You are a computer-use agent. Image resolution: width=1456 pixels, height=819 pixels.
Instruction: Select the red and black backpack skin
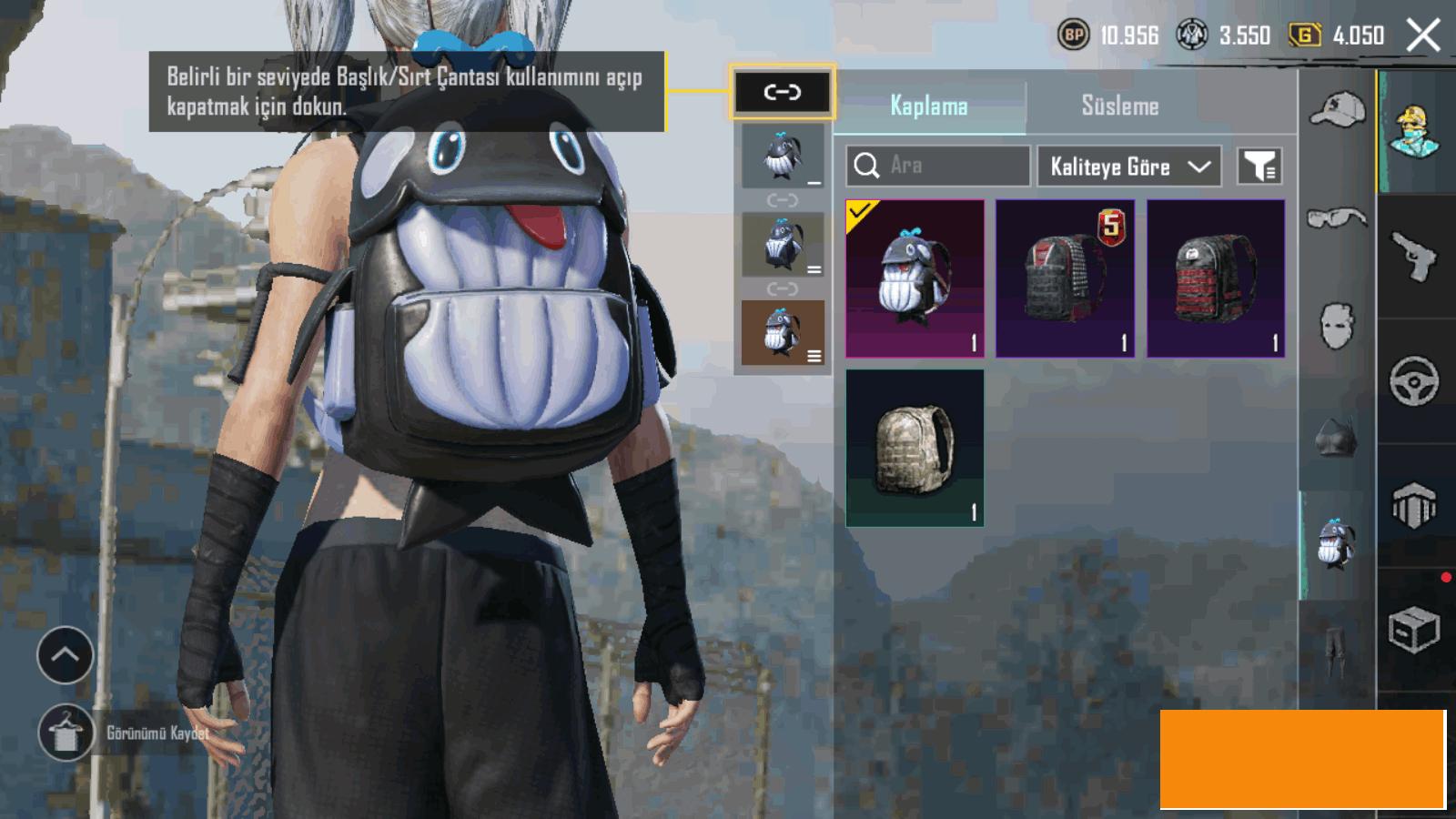point(1216,278)
